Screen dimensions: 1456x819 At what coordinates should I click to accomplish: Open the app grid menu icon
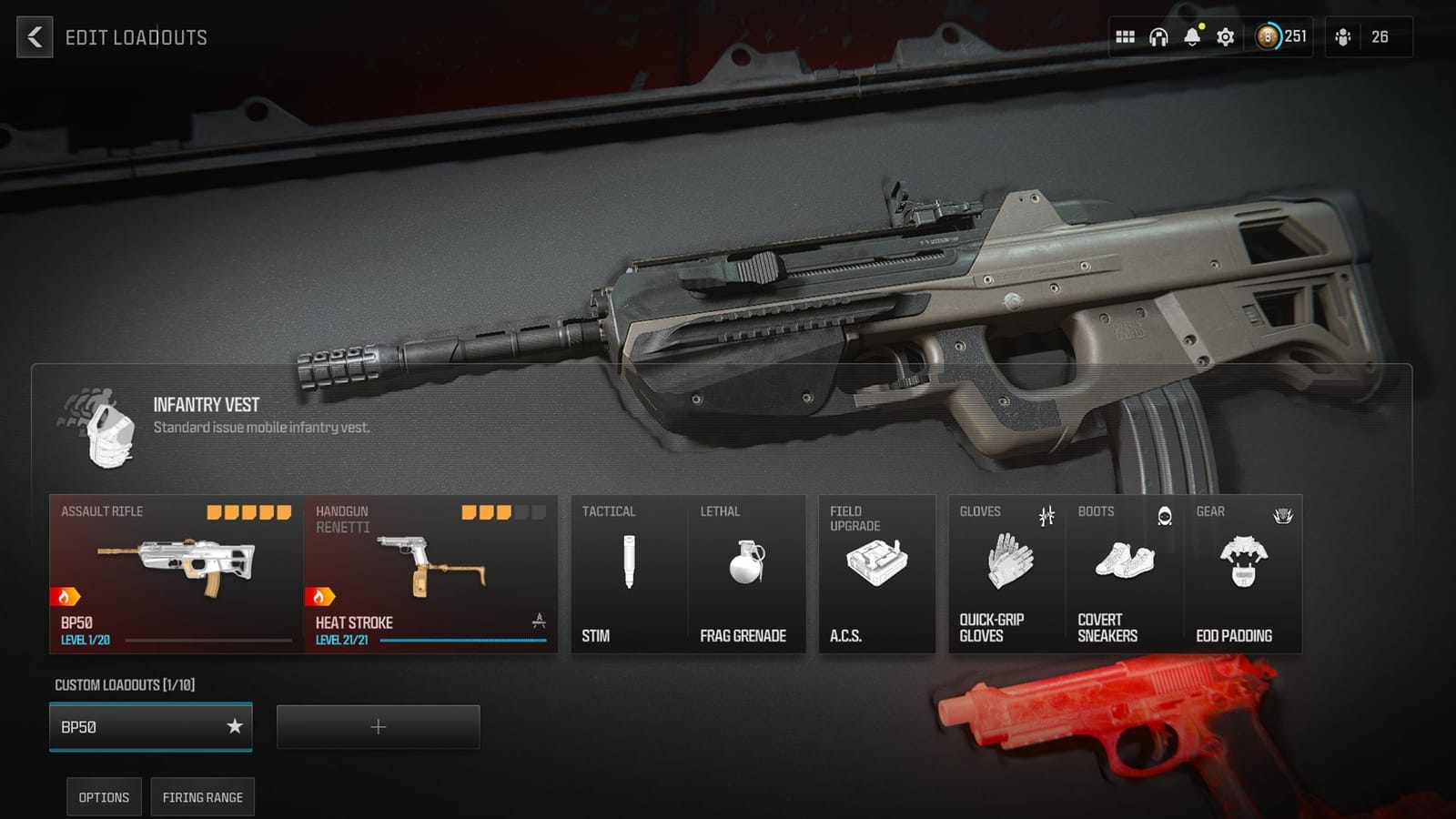[1125, 37]
